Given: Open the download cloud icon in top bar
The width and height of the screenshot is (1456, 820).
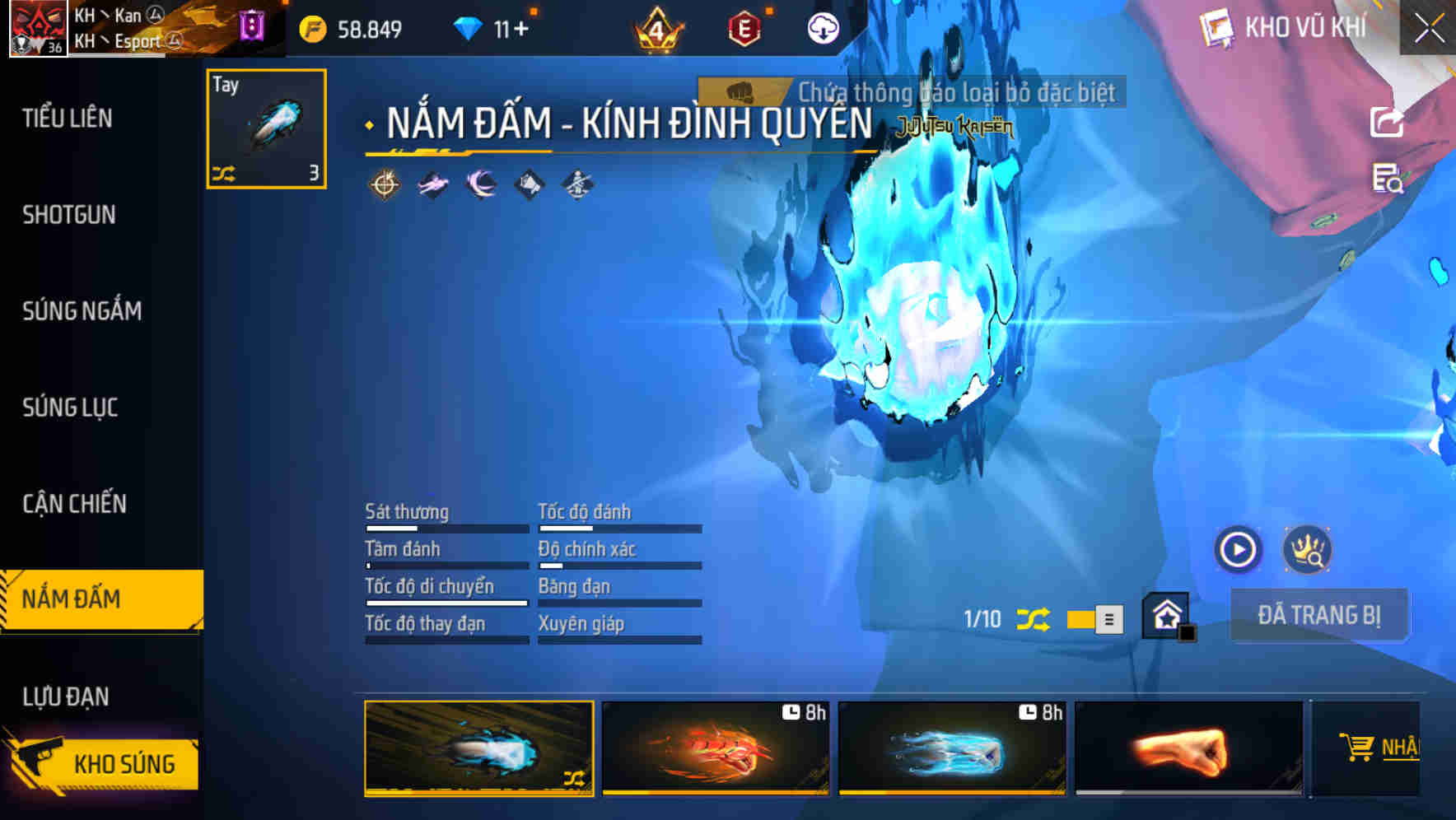Looking at the screenshot, I should tap(823, 27).
